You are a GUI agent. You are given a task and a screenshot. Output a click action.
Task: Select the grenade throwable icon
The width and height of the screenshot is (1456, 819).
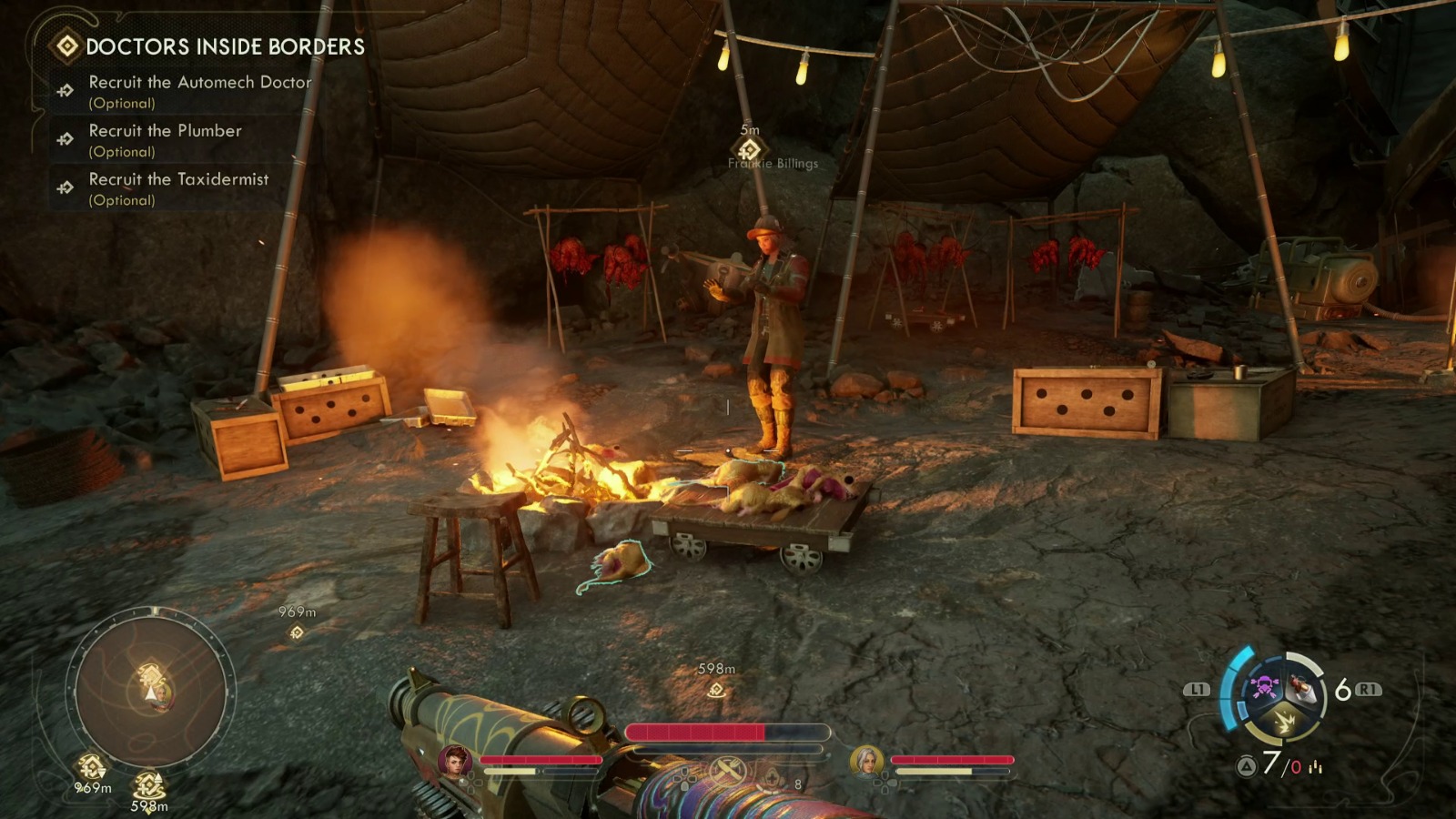click(1302, 688)
